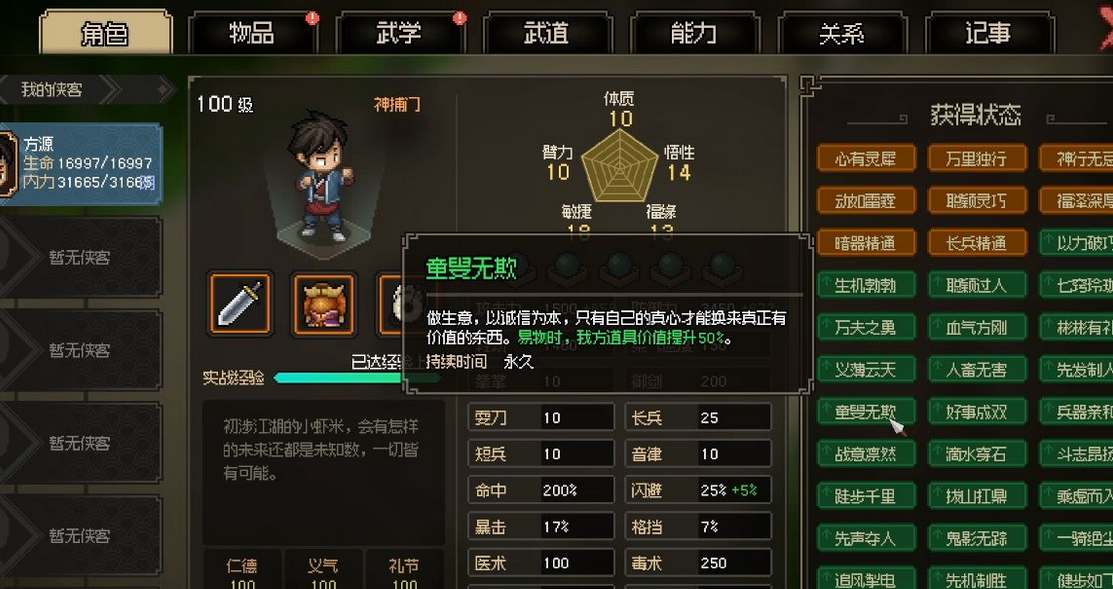Switch to the 能力 tab
This screenshot has width=1113, height=589.
(x=693, y=33)
